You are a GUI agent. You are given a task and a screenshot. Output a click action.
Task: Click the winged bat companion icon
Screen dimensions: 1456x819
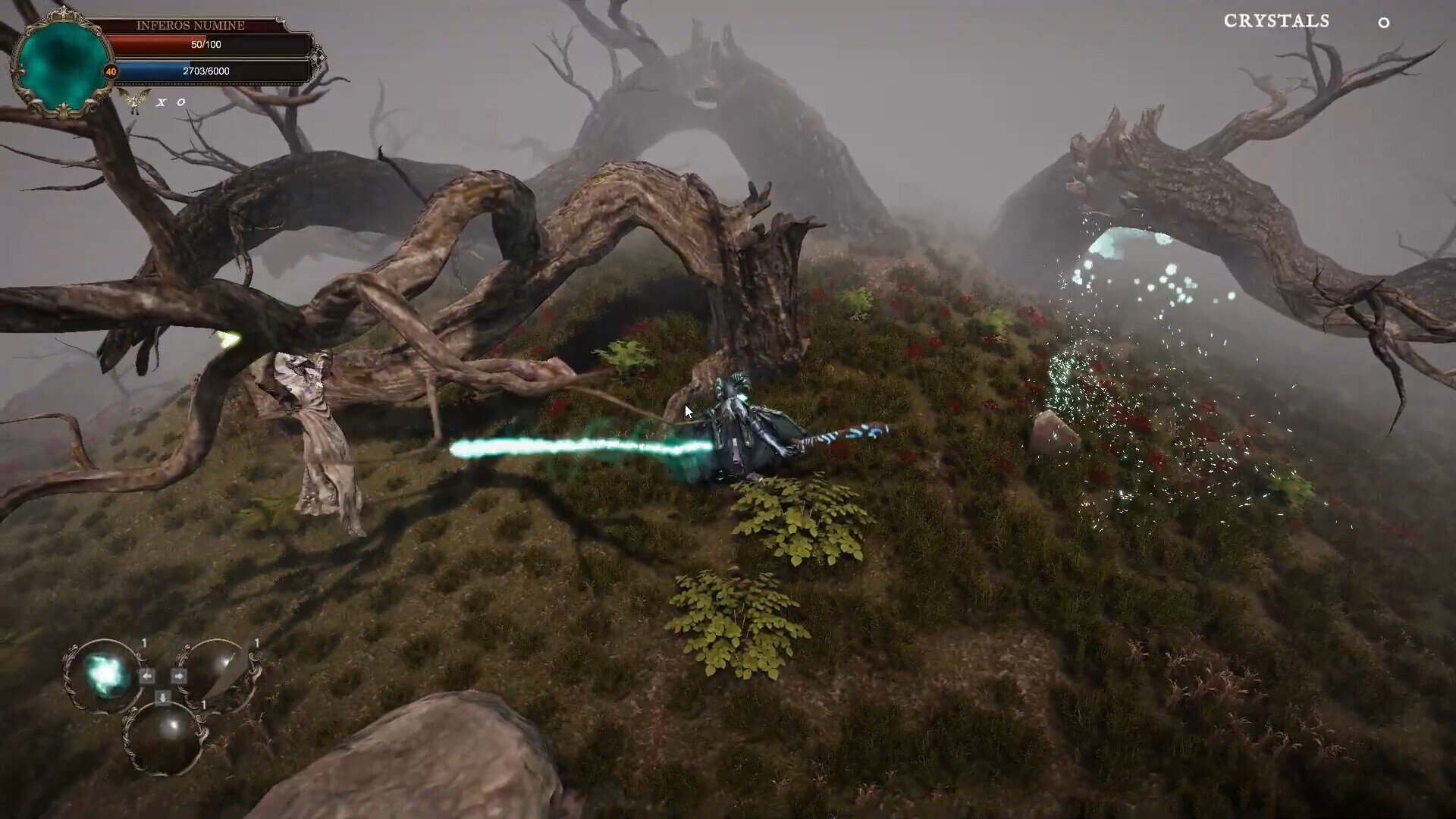click(135, 99)
